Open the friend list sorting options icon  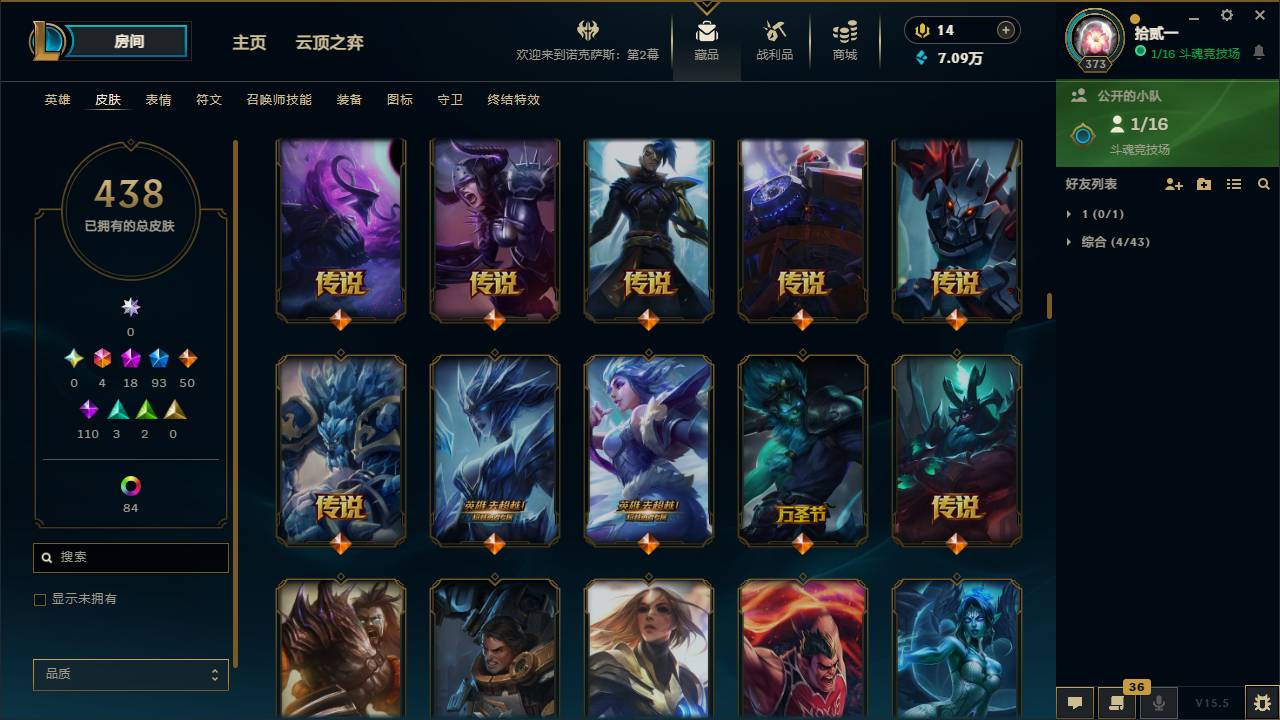pyautogui.click(x=1234, y=184)
